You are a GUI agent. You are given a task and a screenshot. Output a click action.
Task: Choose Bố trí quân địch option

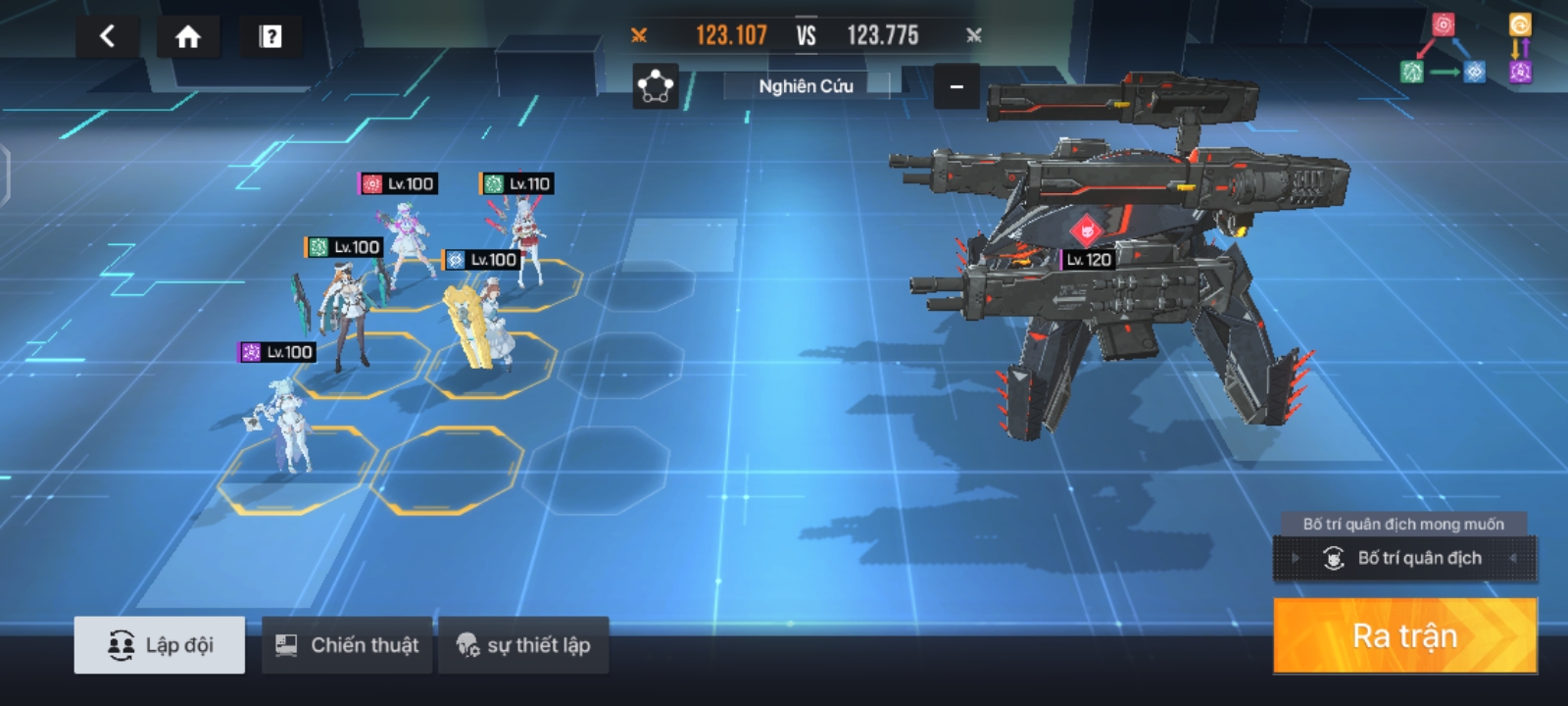pos(1404,559)
